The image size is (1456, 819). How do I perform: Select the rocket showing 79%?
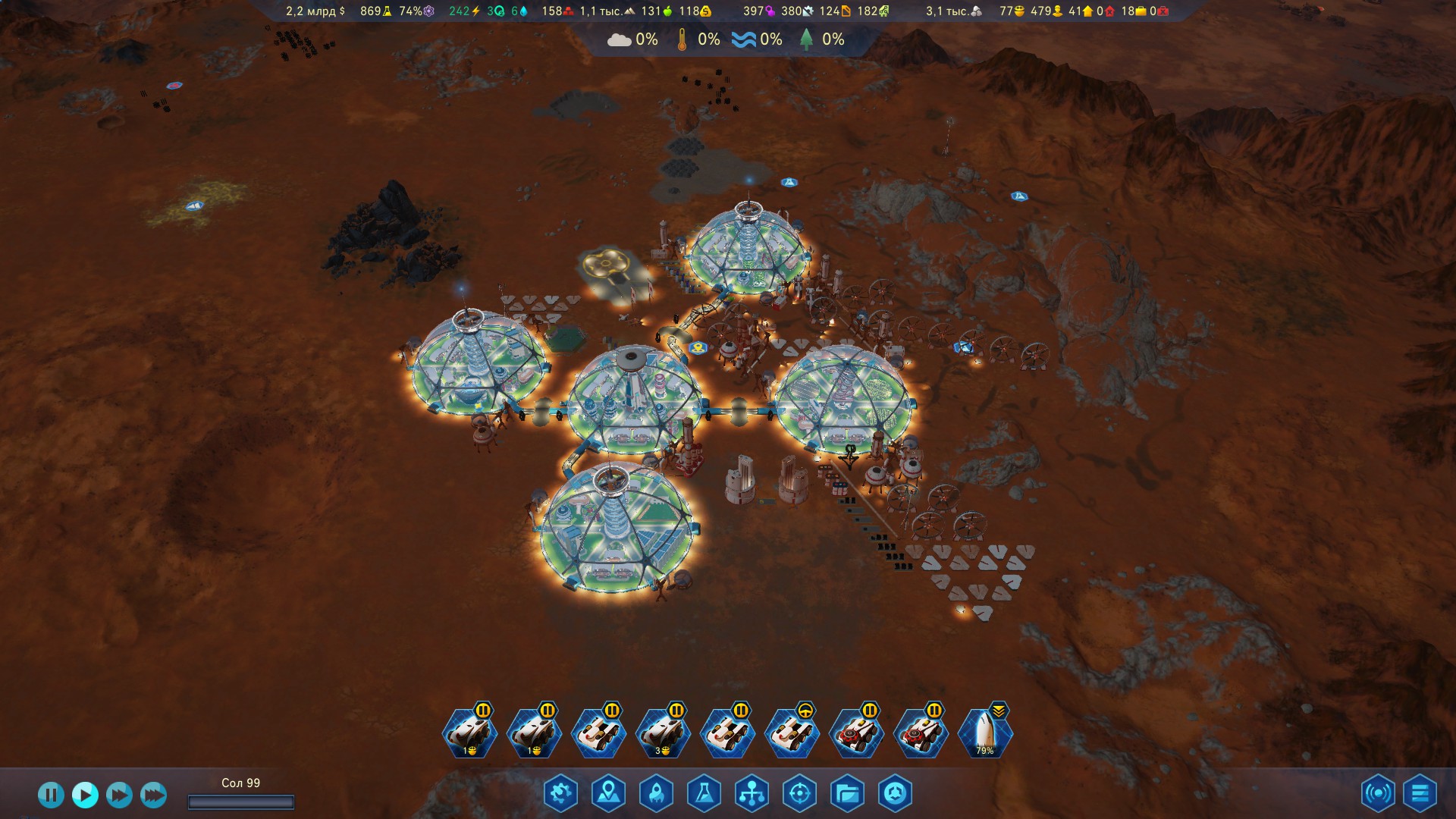[984, 733]
